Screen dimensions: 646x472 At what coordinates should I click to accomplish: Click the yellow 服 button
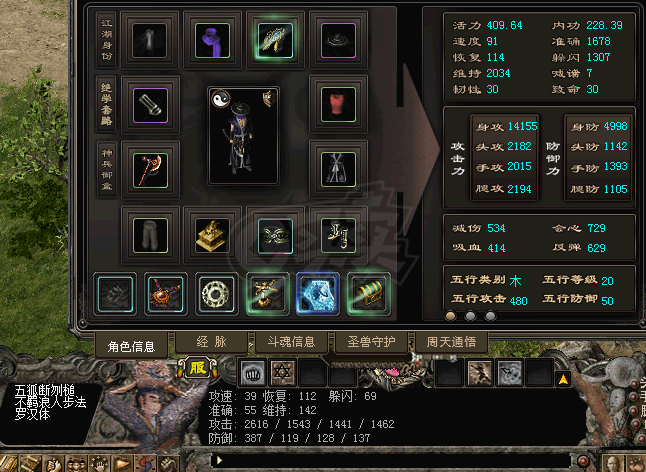coord(196,368)
